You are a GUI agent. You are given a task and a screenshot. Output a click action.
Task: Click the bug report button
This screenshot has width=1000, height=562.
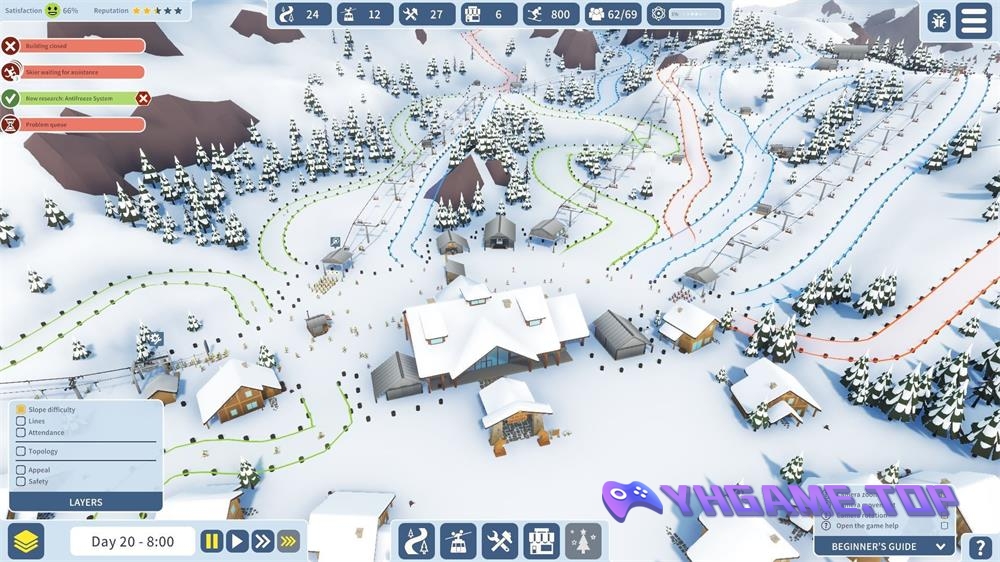click(x=938, y=20)
